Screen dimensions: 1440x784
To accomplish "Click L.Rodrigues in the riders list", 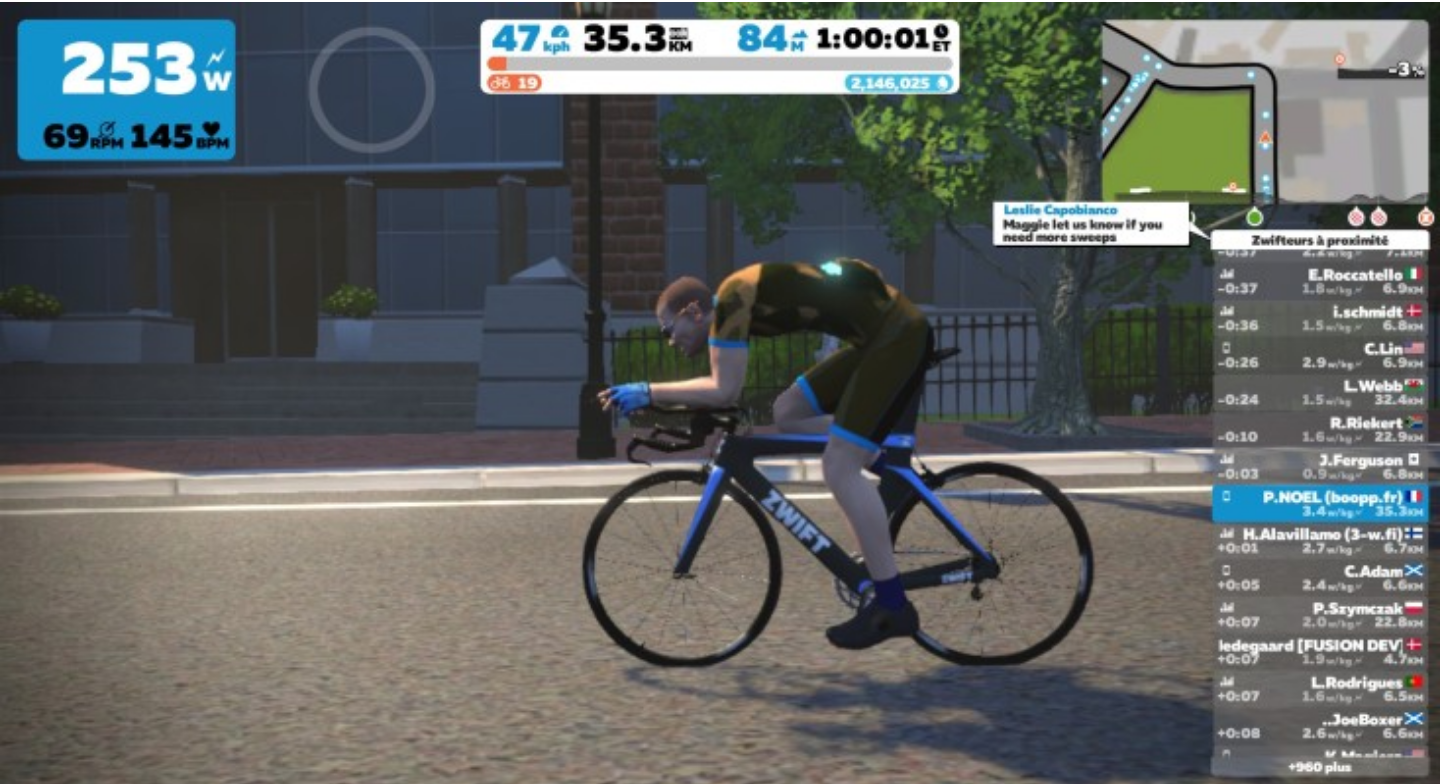I will pyautogui.click(x=1320, y=688).
